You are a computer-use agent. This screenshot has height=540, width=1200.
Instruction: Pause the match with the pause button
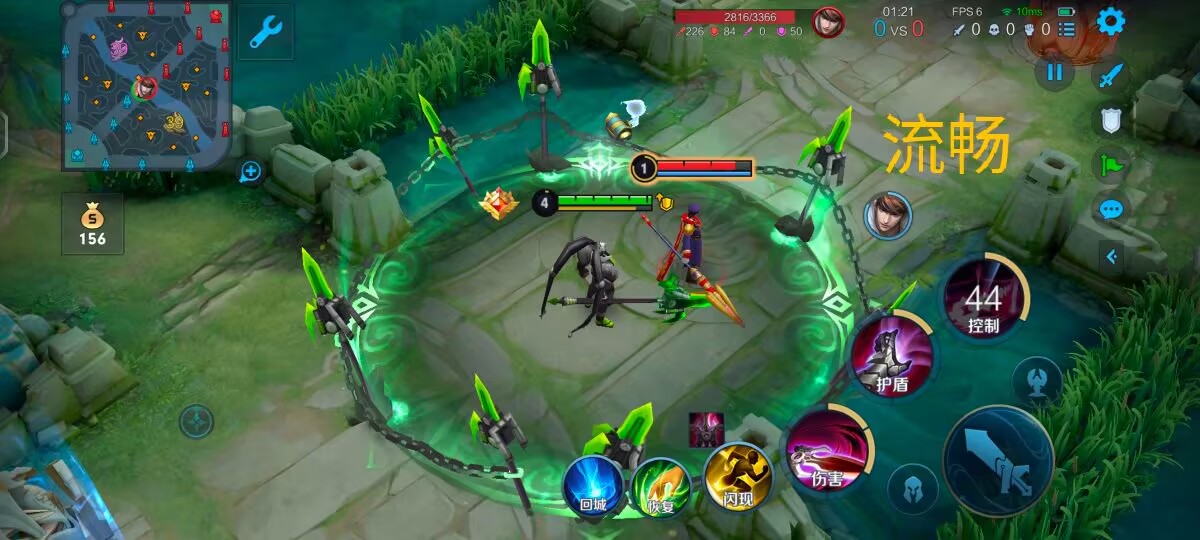(x=1054, y=72)
